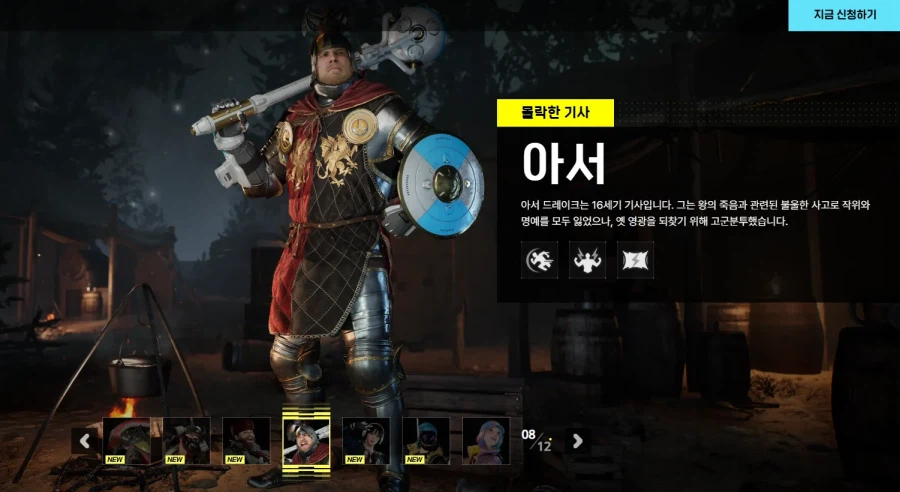Choose the blue-helmet character portrait

click(426, 440)
